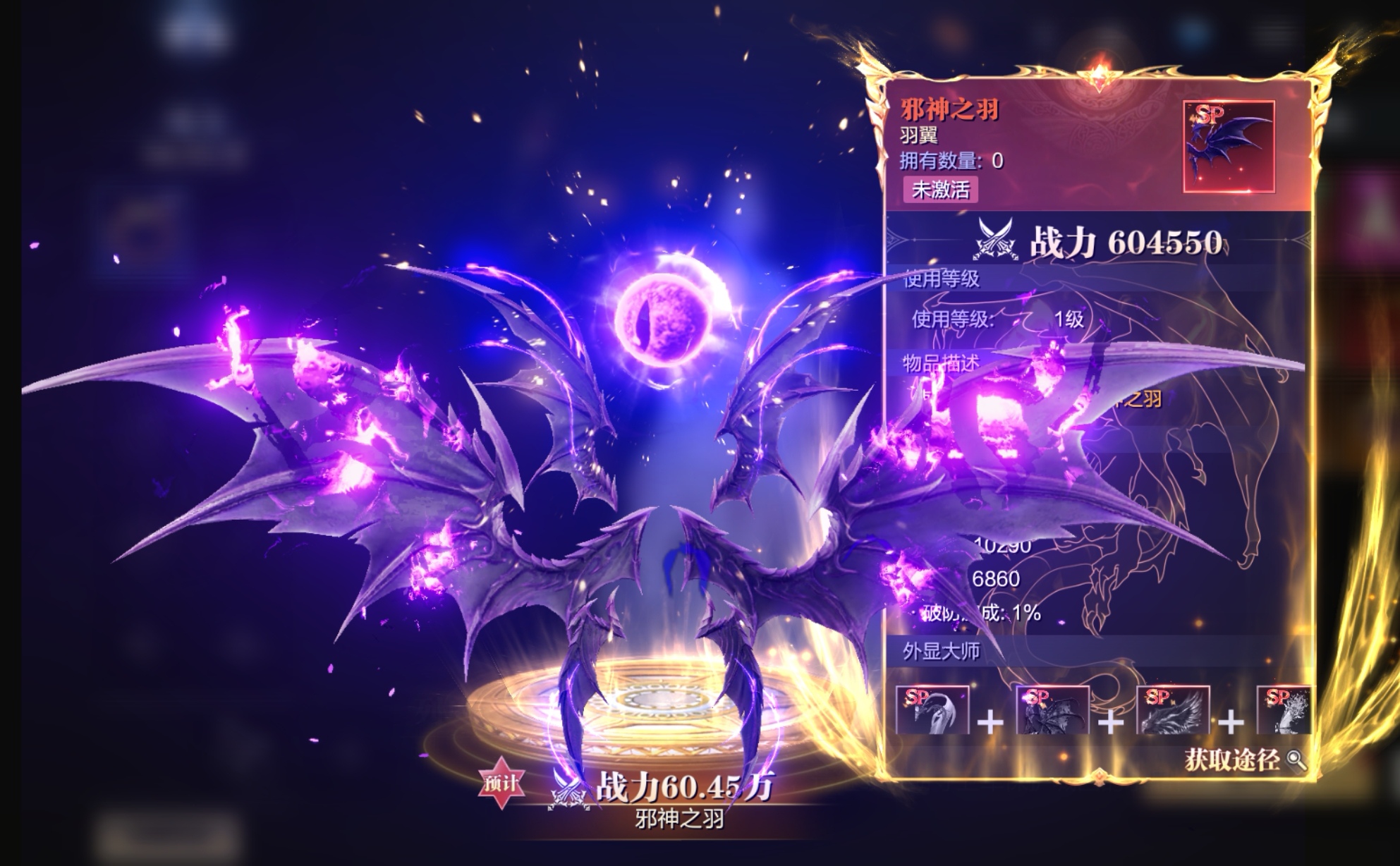Click the 未激活 status tag
1400x866 pixels.
coord(940,190)
